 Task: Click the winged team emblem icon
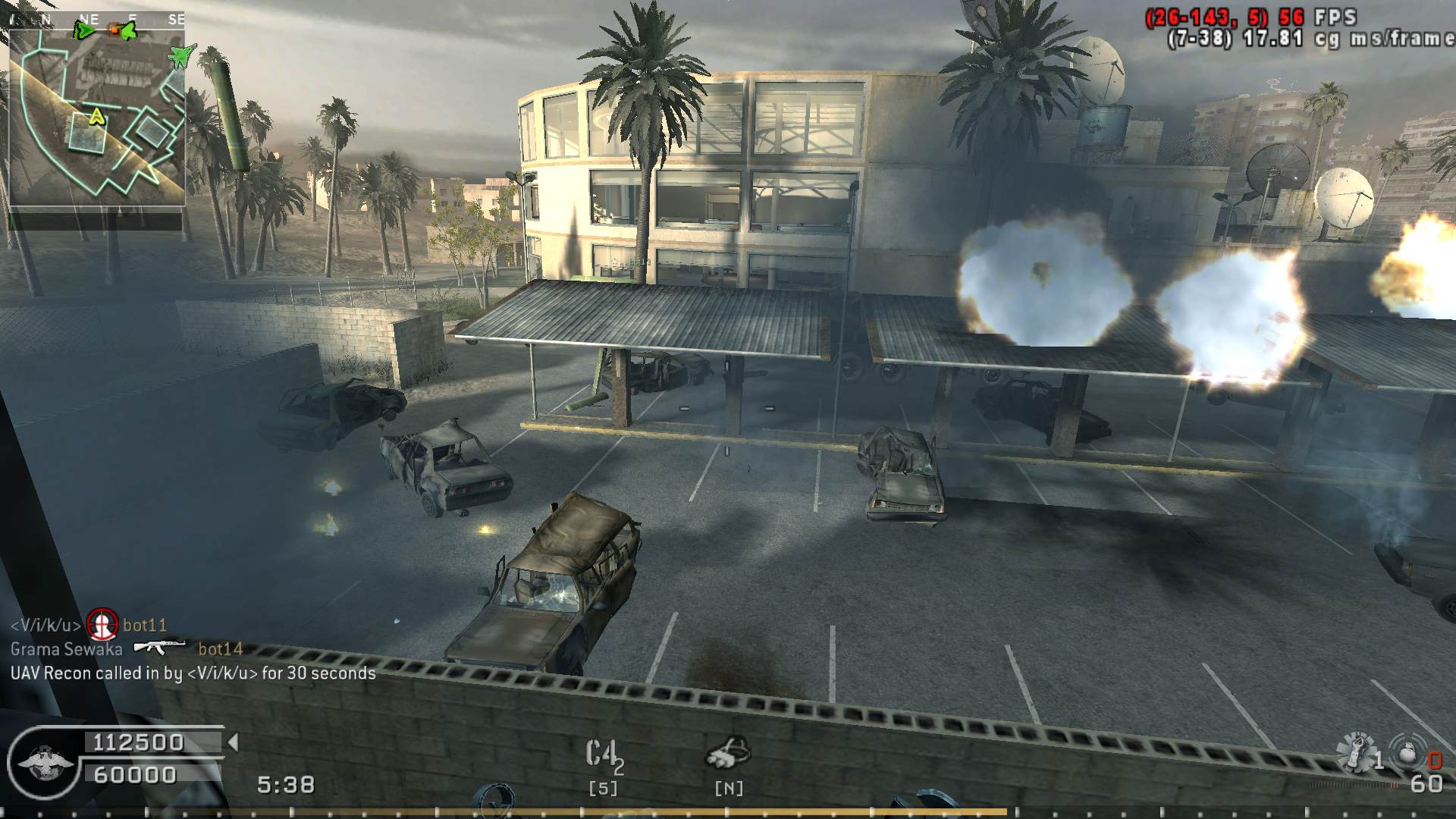tap(45, 762)
